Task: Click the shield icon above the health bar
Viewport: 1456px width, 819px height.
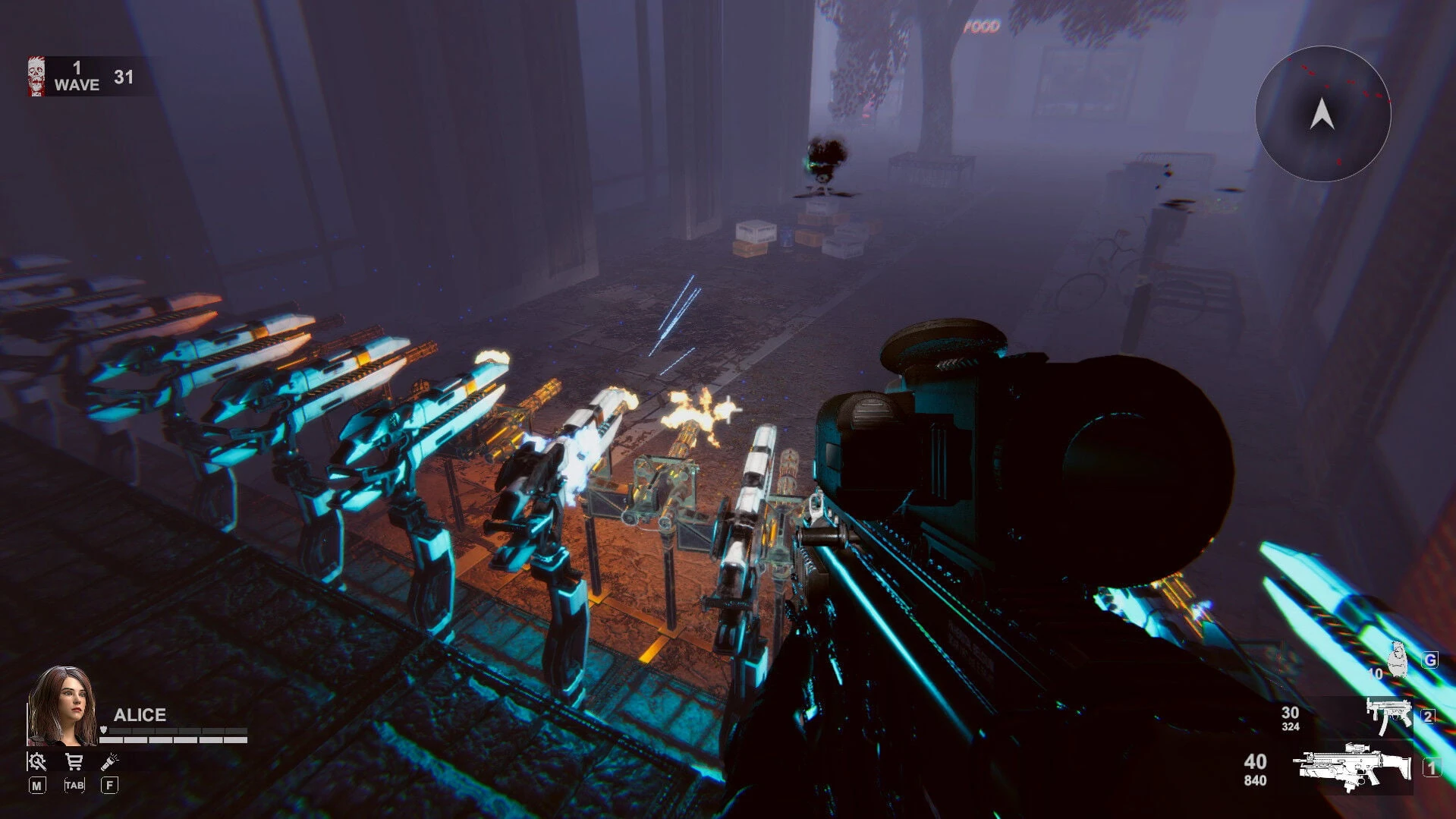Action: (103, 729)
